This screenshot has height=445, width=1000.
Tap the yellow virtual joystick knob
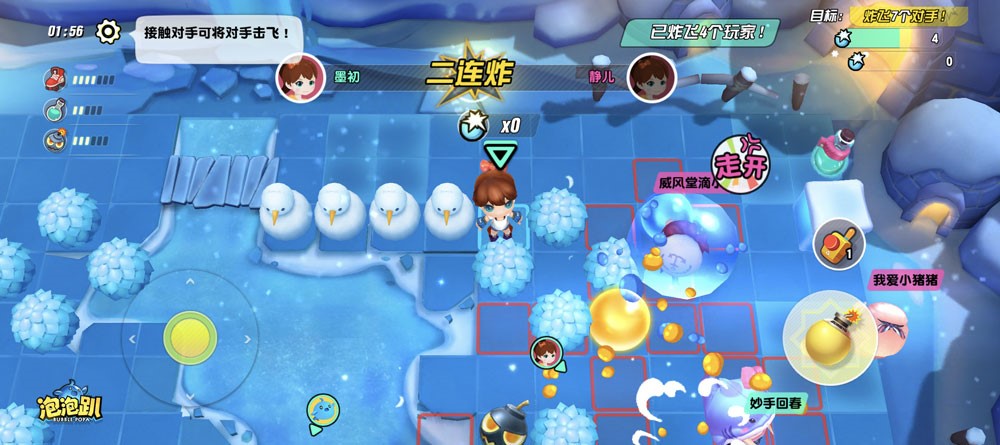[189, 336]
